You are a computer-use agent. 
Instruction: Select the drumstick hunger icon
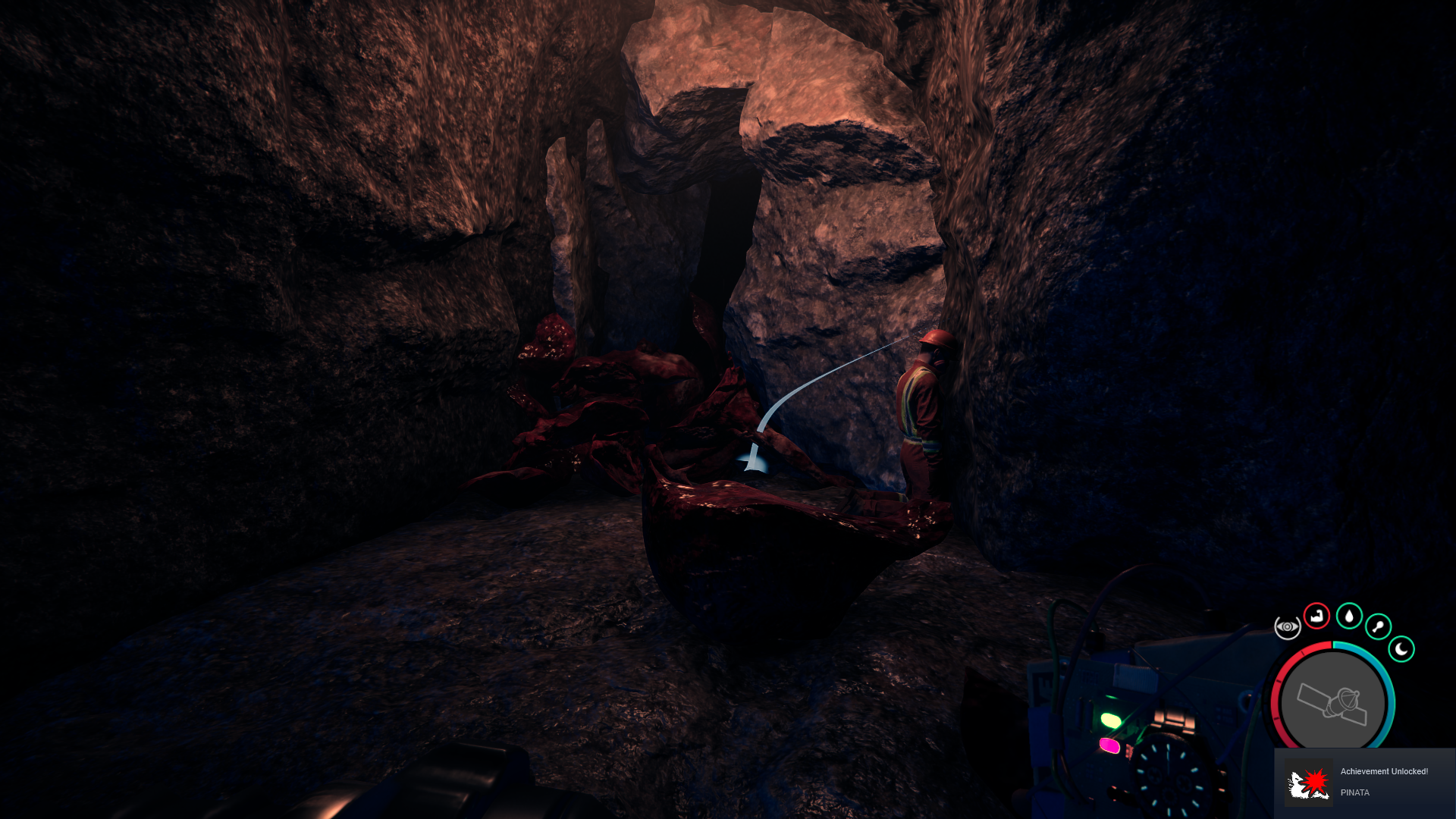(1378, 626)
